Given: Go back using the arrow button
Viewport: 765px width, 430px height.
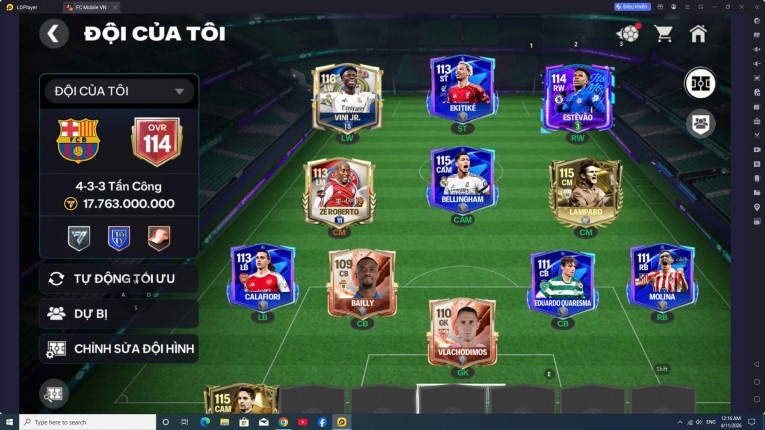Looking at the screenshot, I should coord(54,34).
